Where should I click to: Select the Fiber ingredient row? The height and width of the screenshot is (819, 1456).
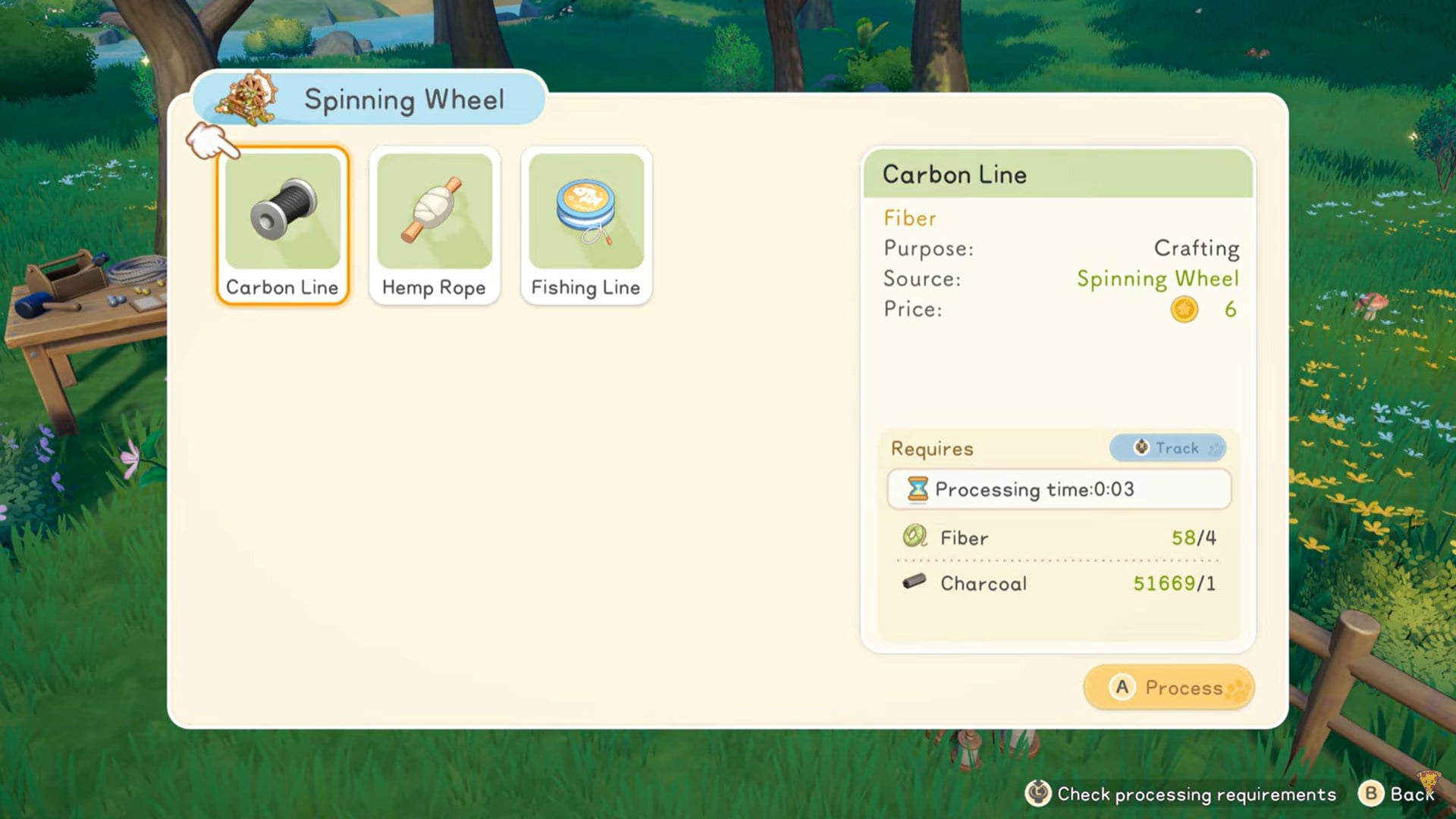tap(1059, 538)
